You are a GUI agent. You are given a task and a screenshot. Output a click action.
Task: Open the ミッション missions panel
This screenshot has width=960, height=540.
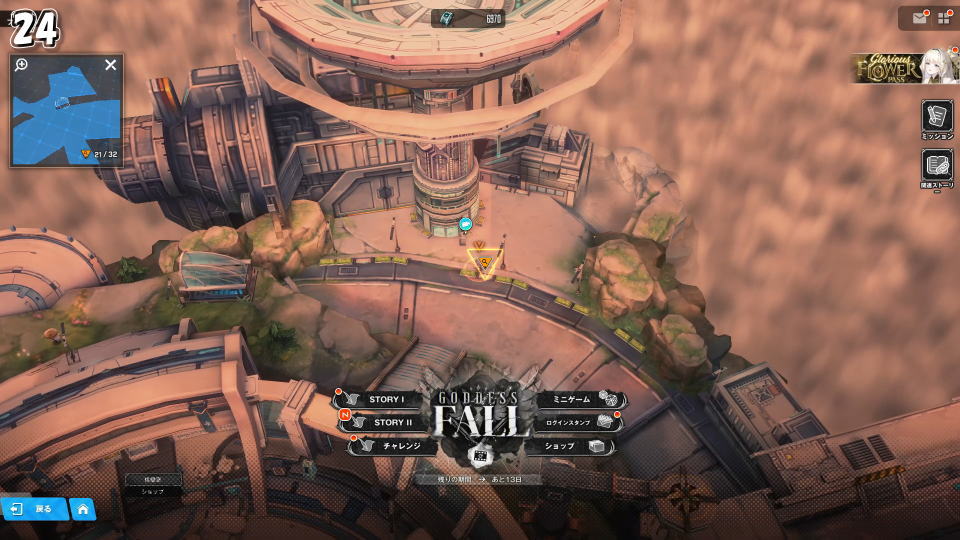pos(937,117)
